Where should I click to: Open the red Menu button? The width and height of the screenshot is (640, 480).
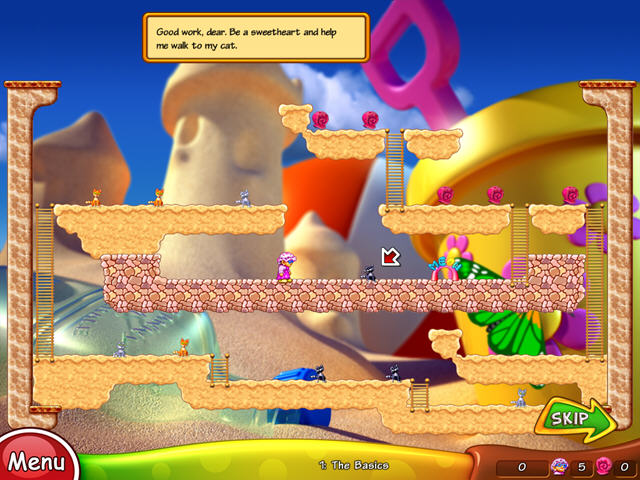36,461
